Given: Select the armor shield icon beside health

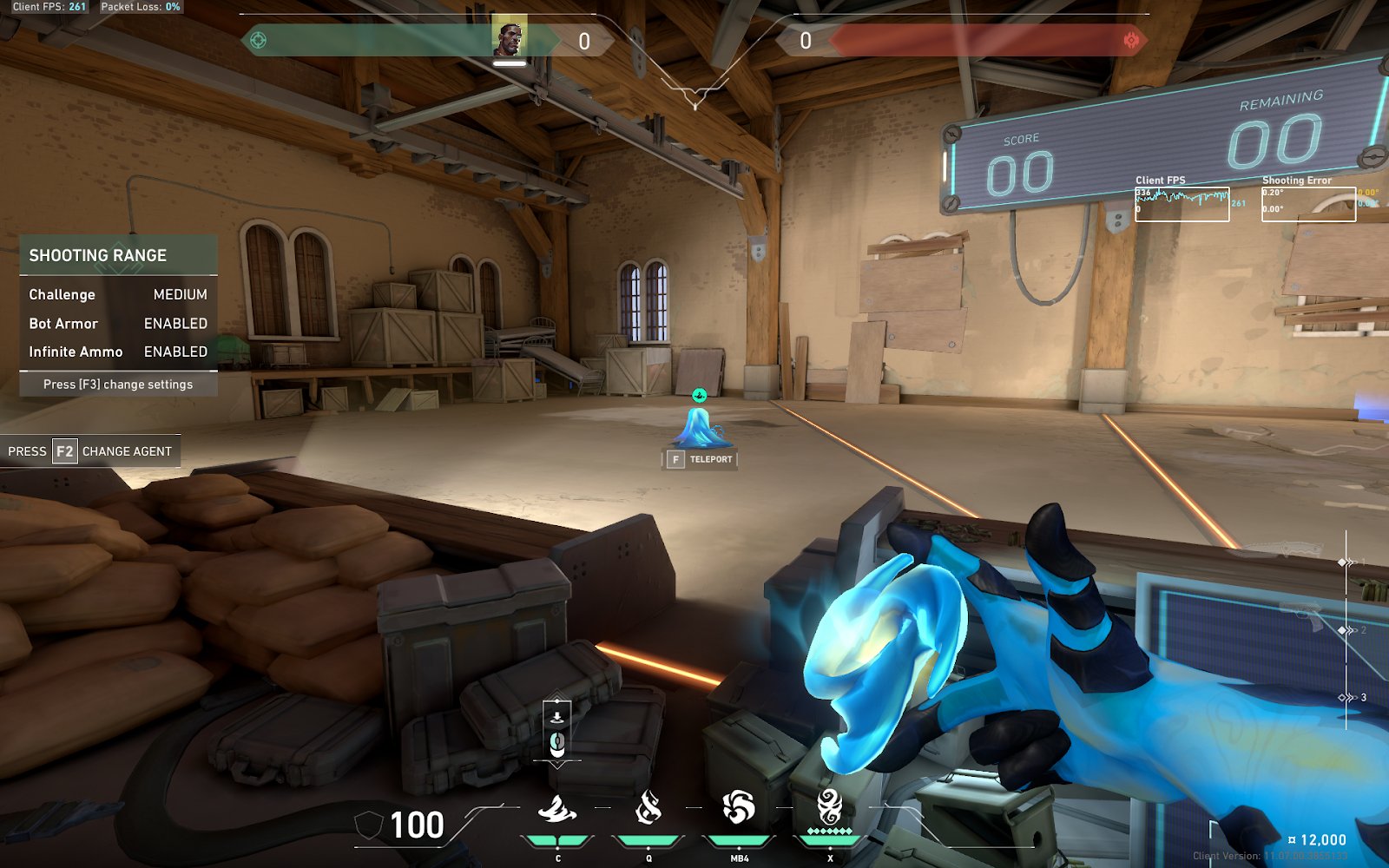Looking at the screenshot, I should [x=369, y=825].
